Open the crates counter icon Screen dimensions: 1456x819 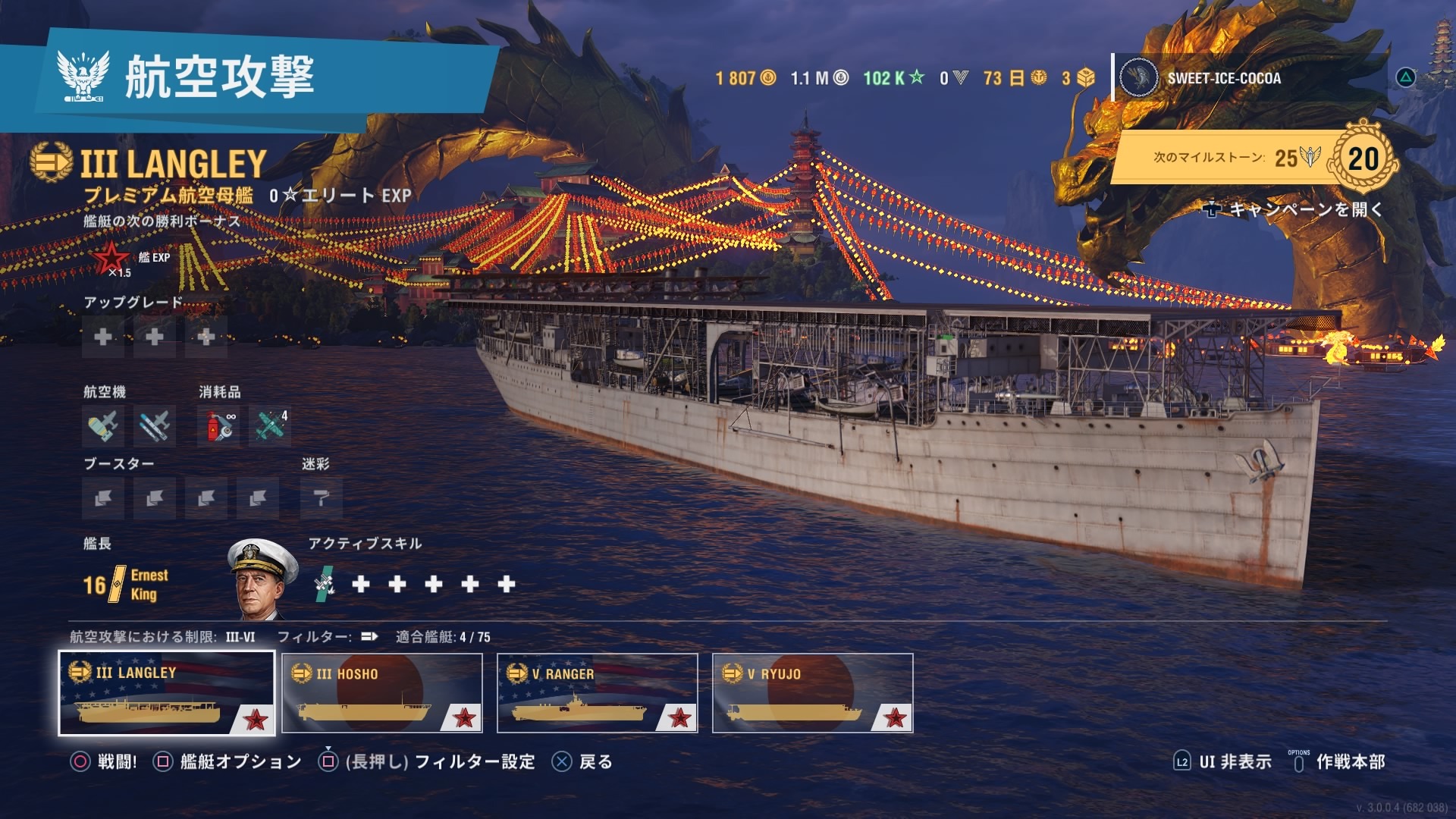click(x=1078, y=78)
